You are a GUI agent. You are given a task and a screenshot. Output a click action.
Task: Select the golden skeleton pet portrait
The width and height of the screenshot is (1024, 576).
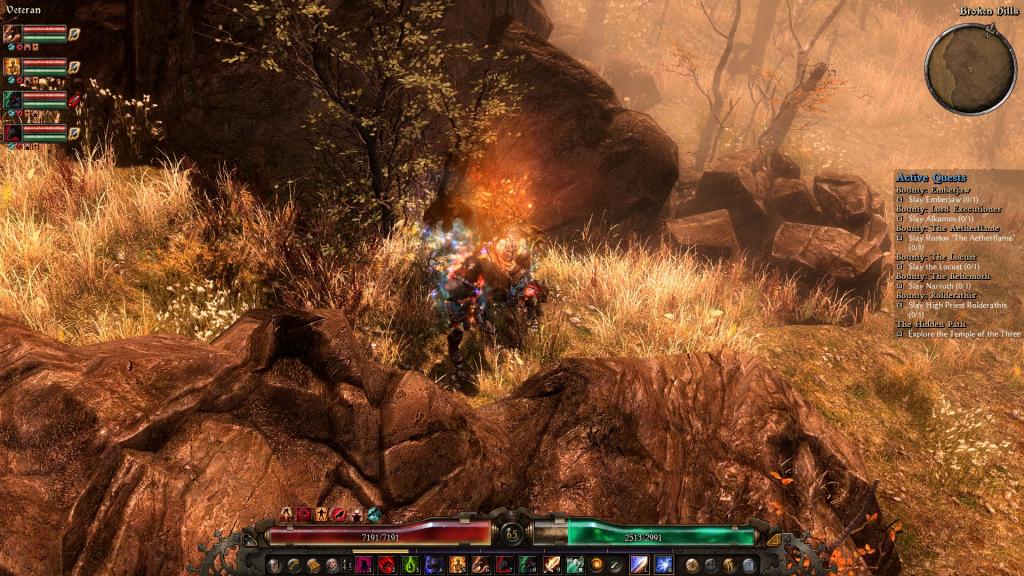pyautogui.click(x=12, y=67)
